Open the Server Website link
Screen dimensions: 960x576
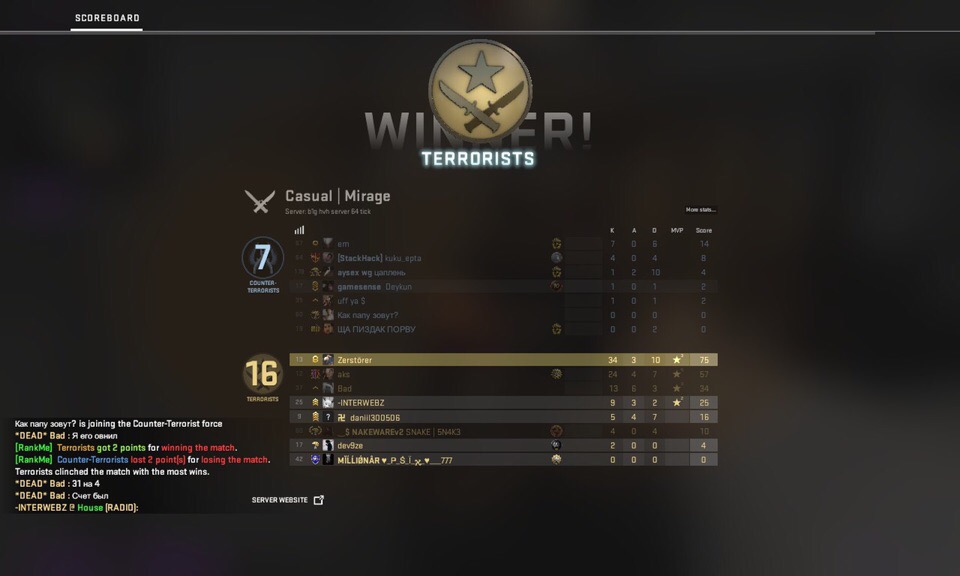pyautogui.click(x=288, y=500)
